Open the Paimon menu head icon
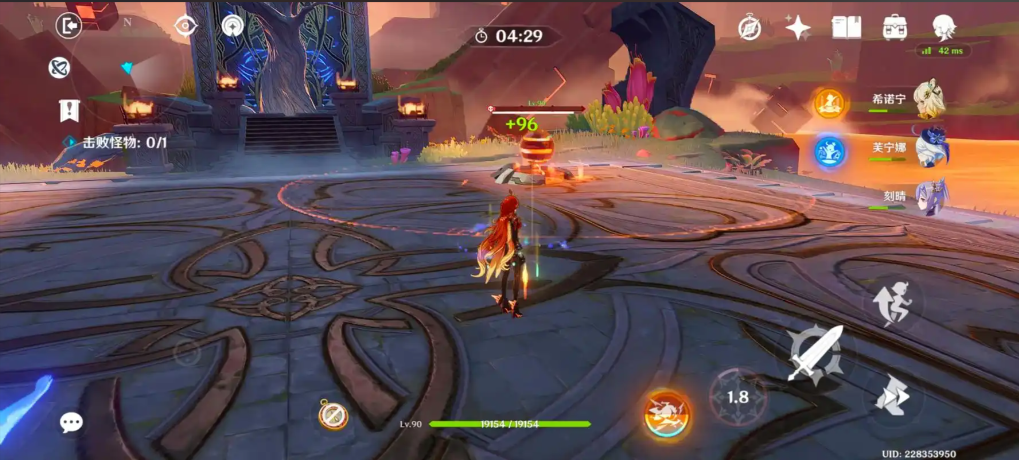 click(943, 27)
